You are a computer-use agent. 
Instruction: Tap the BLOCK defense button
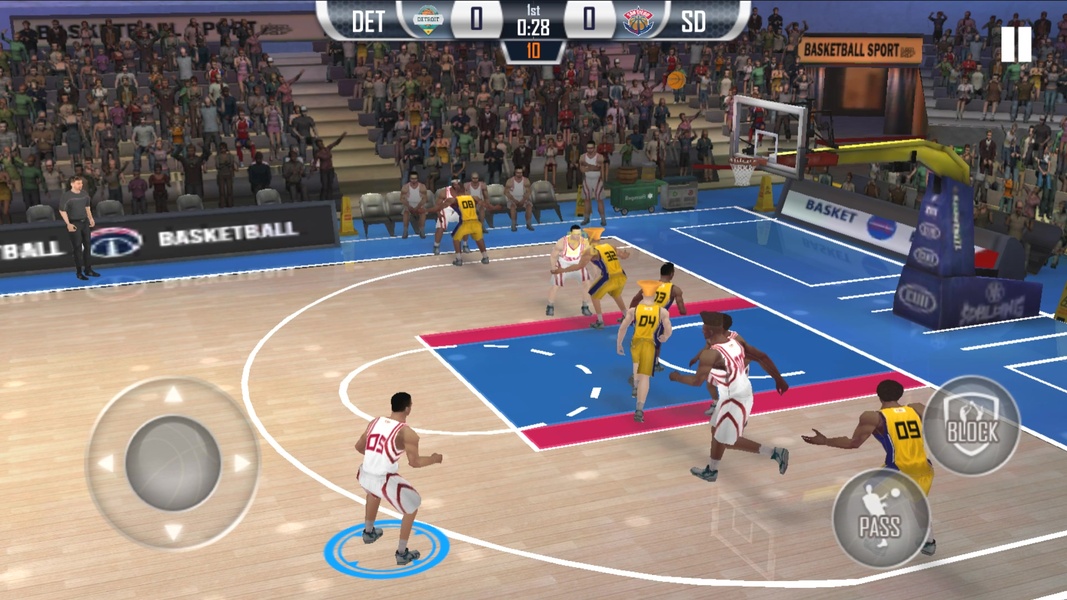(x=971, y=427)
